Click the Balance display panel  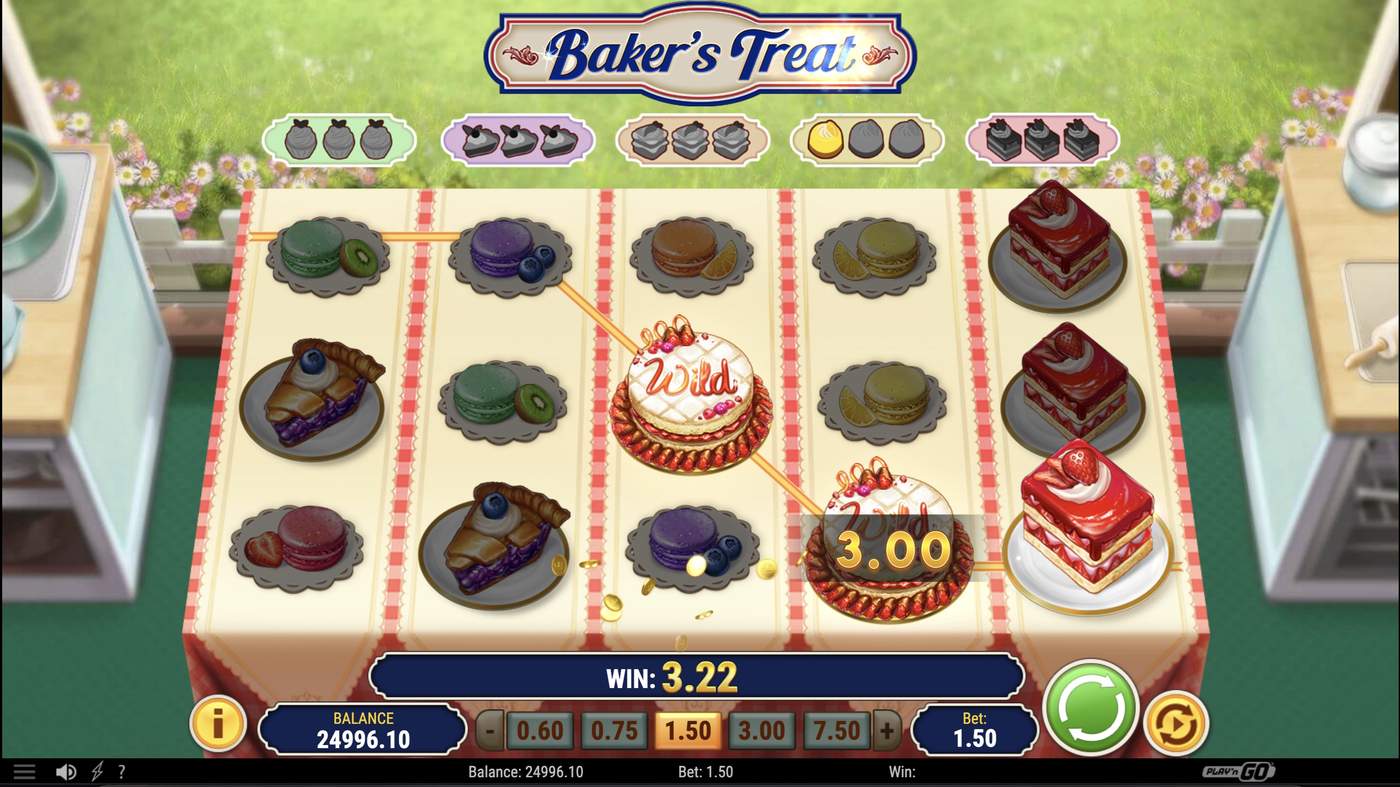tap(362, 729)
